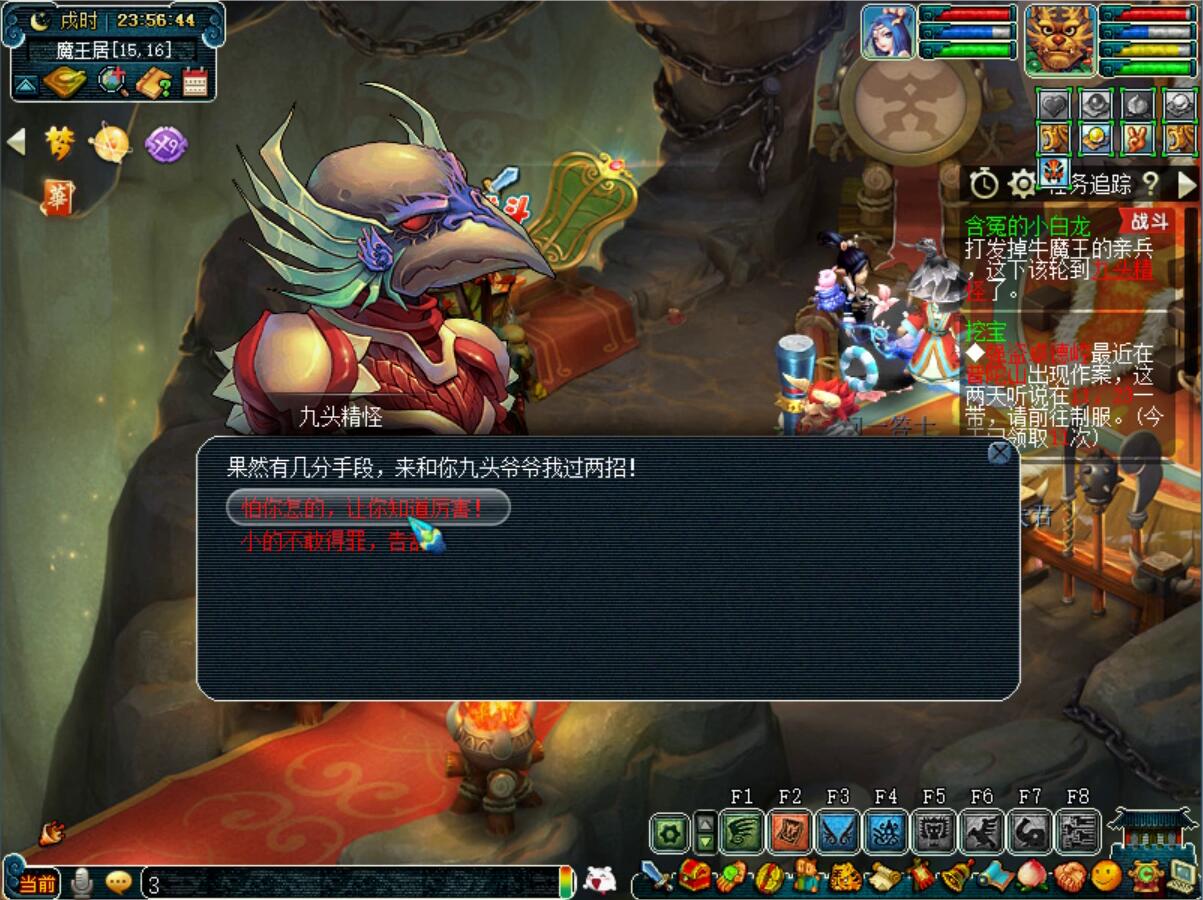Open the lion pet portrait
The image size is (1203, 900).
[x=1060, y=38]
